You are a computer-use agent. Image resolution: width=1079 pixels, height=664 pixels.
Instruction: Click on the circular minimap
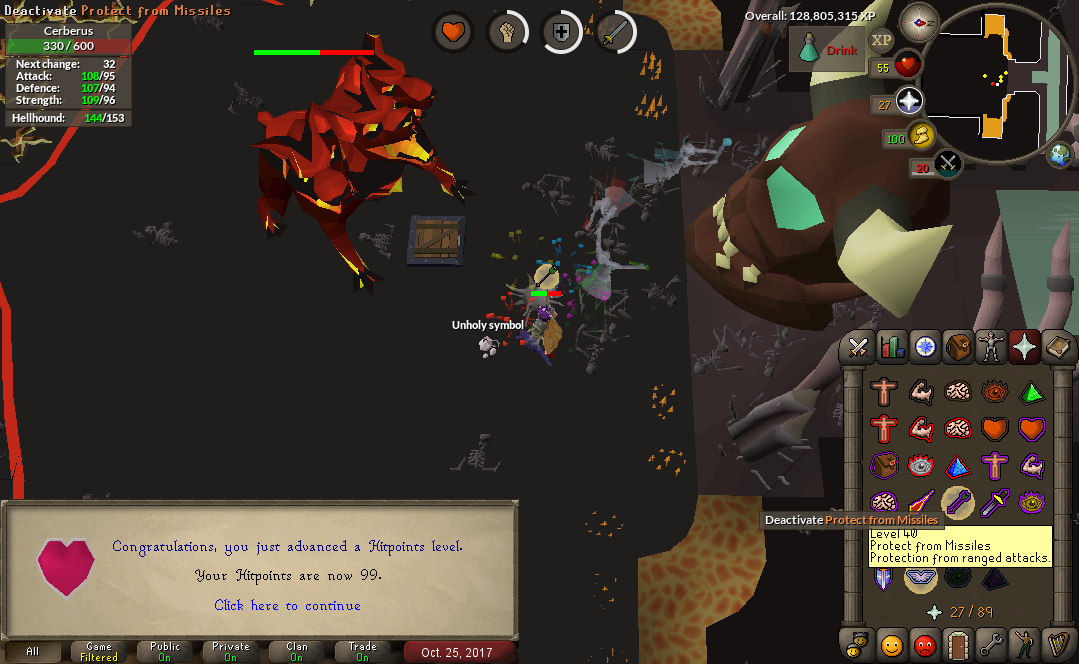pyautogui.click(x=995, y=78)
